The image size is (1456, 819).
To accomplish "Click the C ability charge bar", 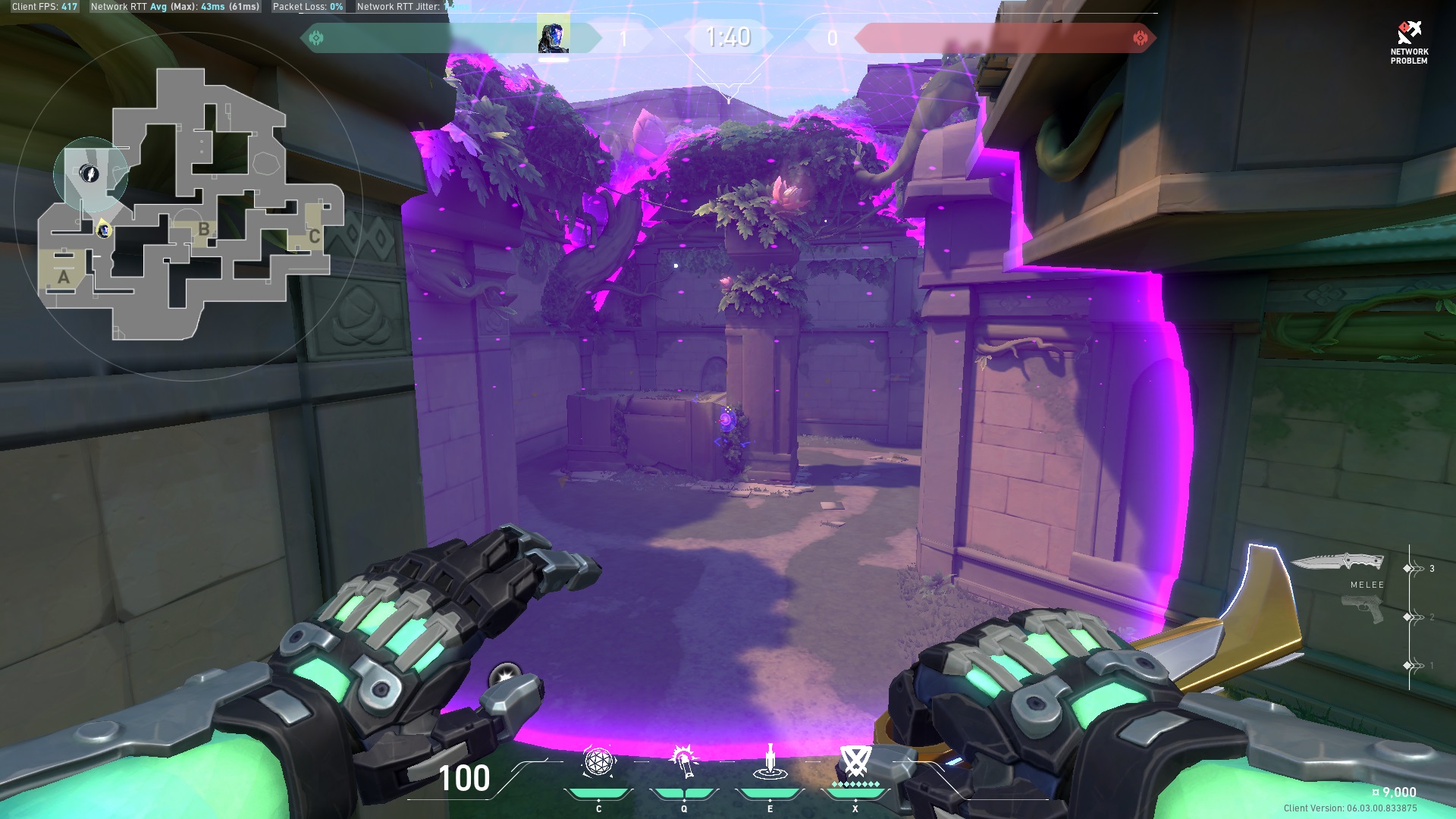I will (598, 794).
